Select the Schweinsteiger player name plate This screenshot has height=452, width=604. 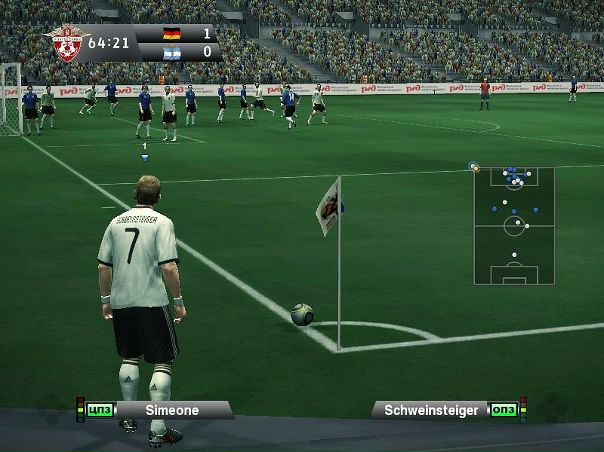[432, 410]
